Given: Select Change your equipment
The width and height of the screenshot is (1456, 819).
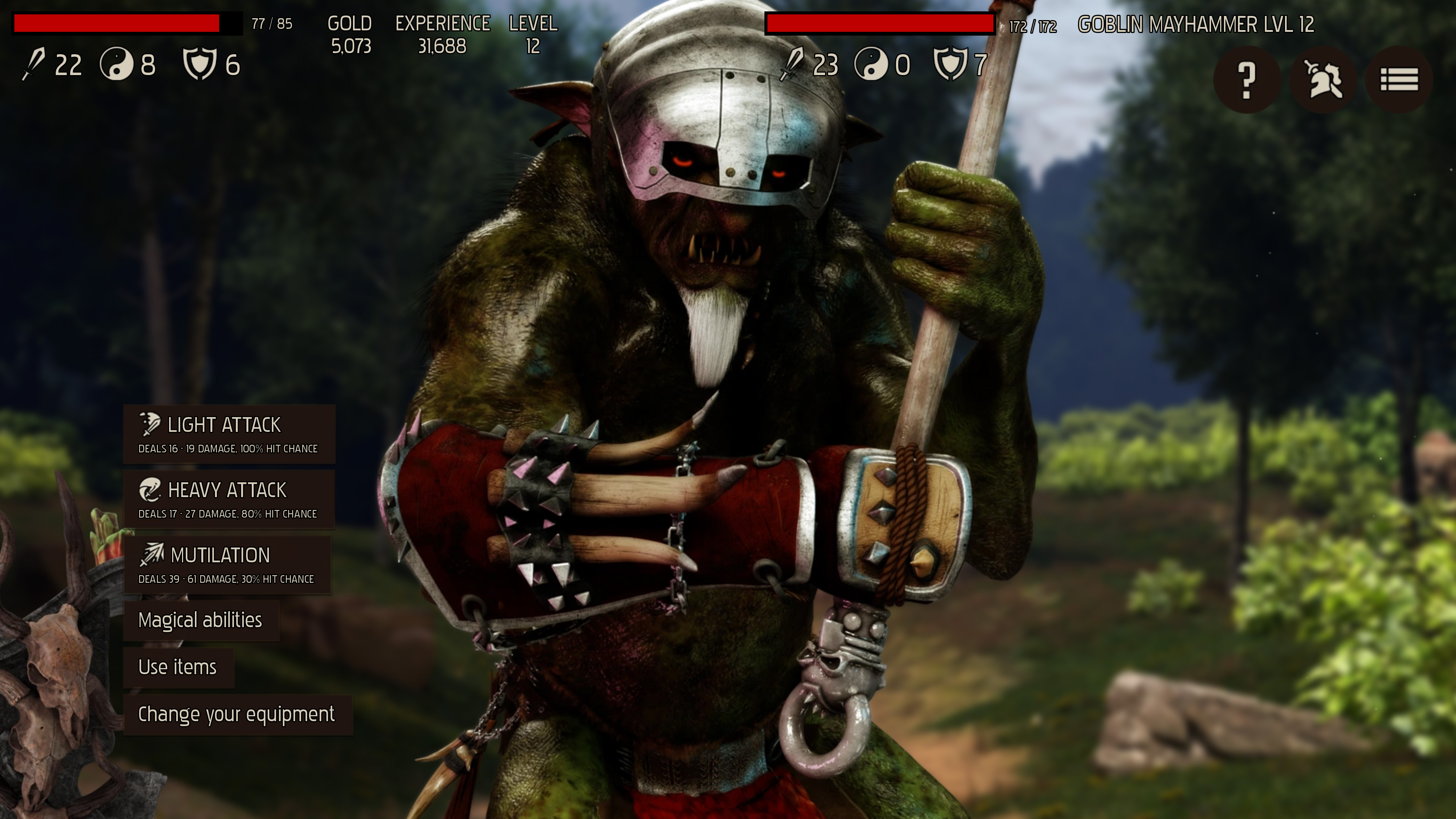Looking at the screenshot, I should [237, 714].
